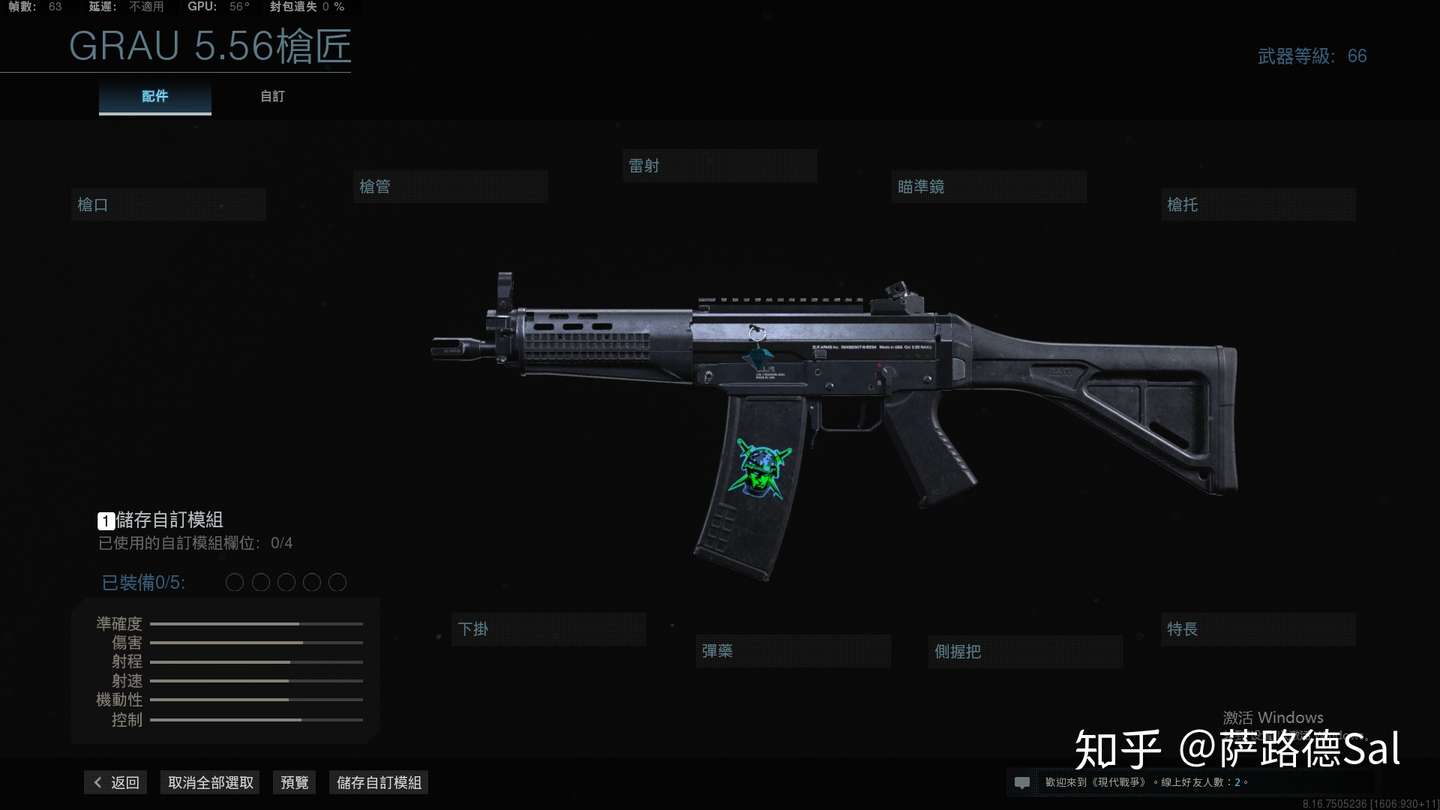Select the first equipped-attachment circle slot

pyautogui.click(x=234, y=582)
